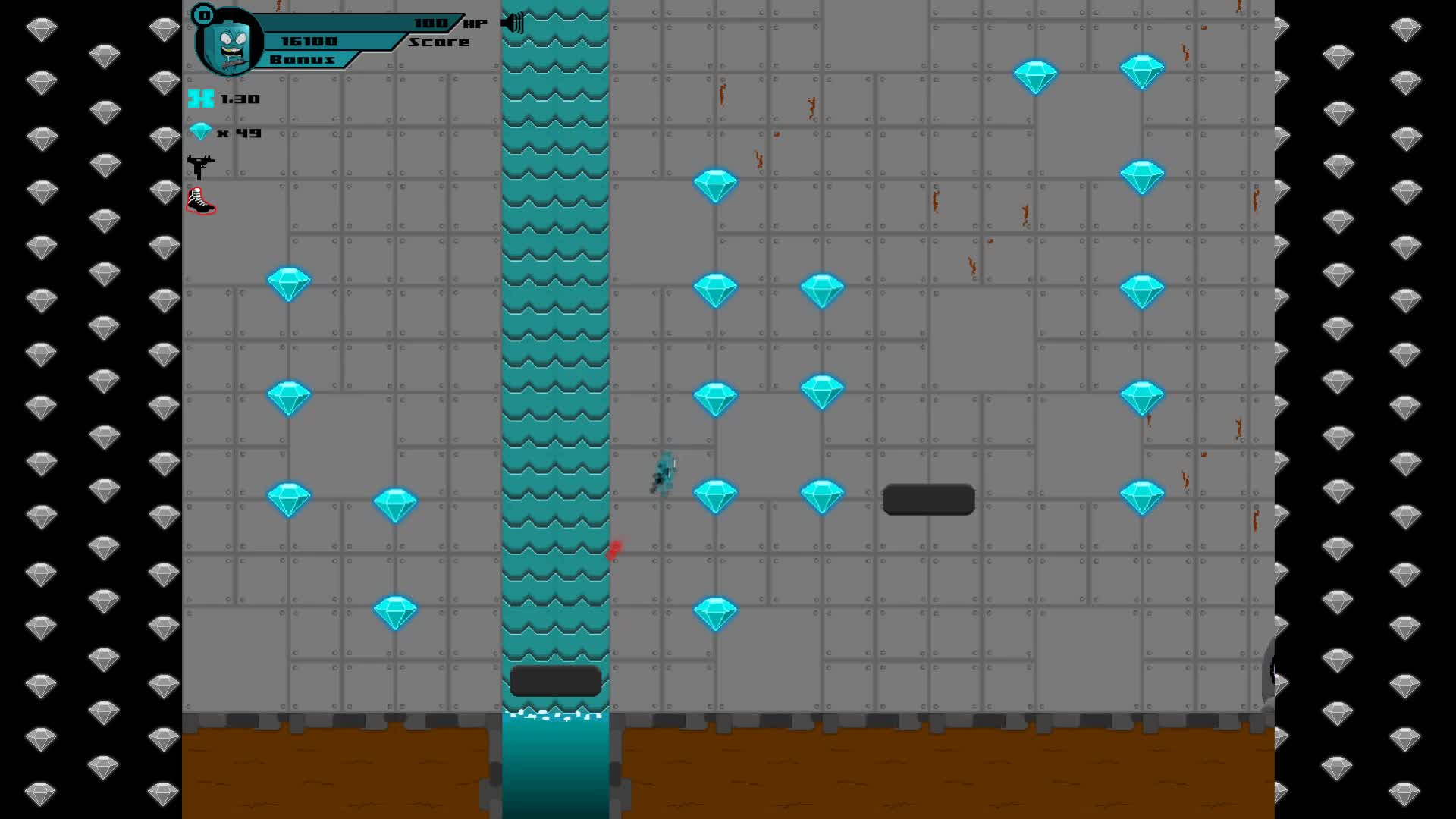Click the diamond at the top right of the level
This screenshot has width=1456, height=819.
coord(1142,69)
